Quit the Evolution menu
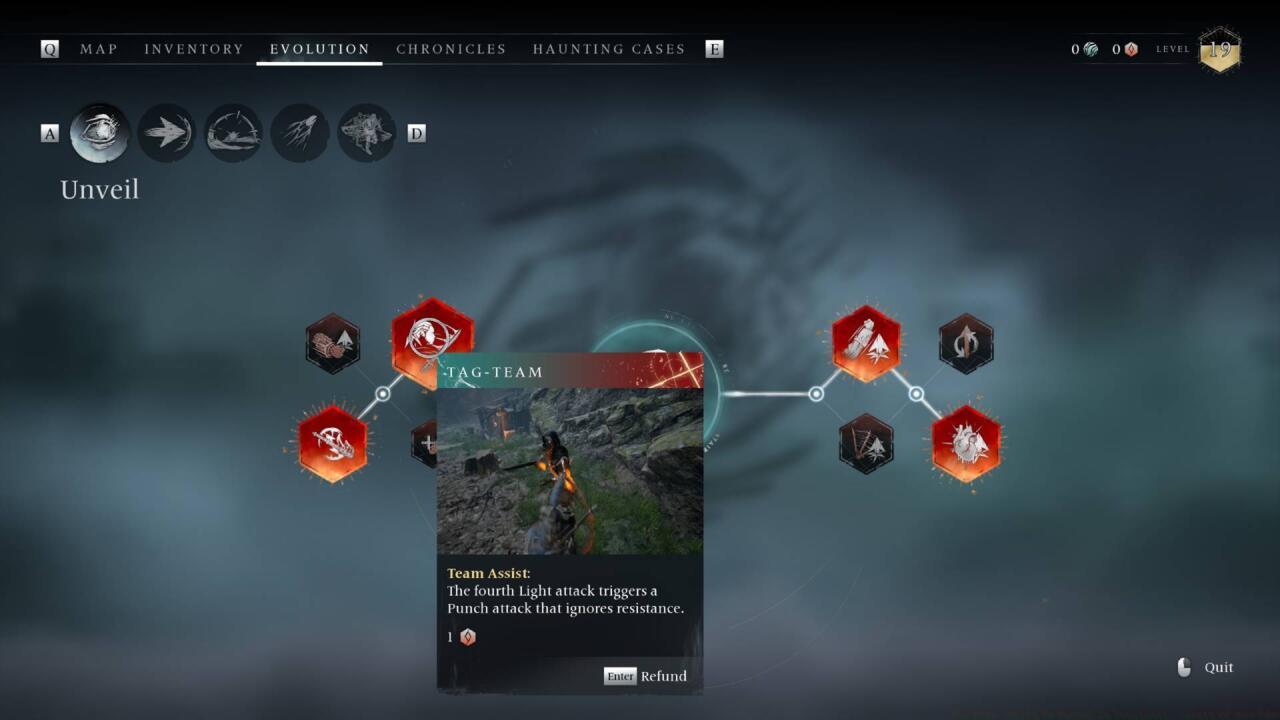1280x720 pixels. 1207,668
